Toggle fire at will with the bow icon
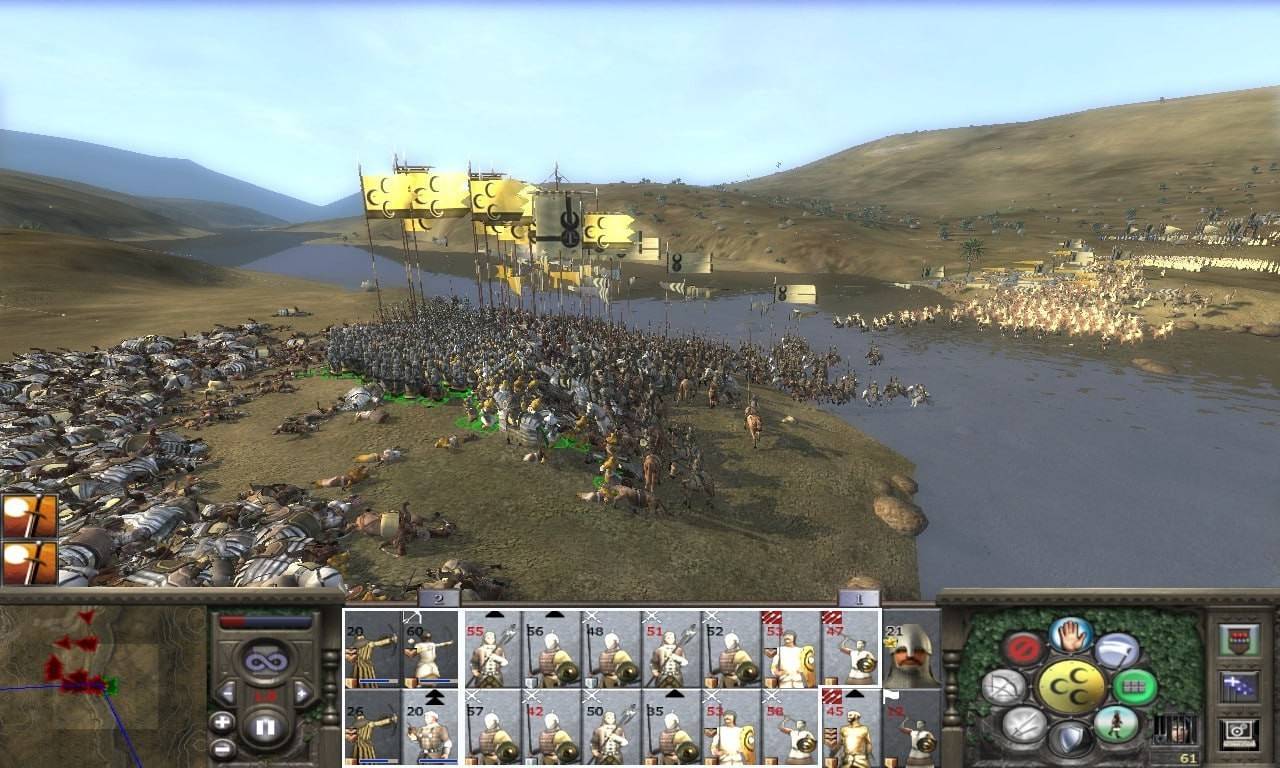The width and height of the screenshot is (1280, 768). coord(1005,685)
